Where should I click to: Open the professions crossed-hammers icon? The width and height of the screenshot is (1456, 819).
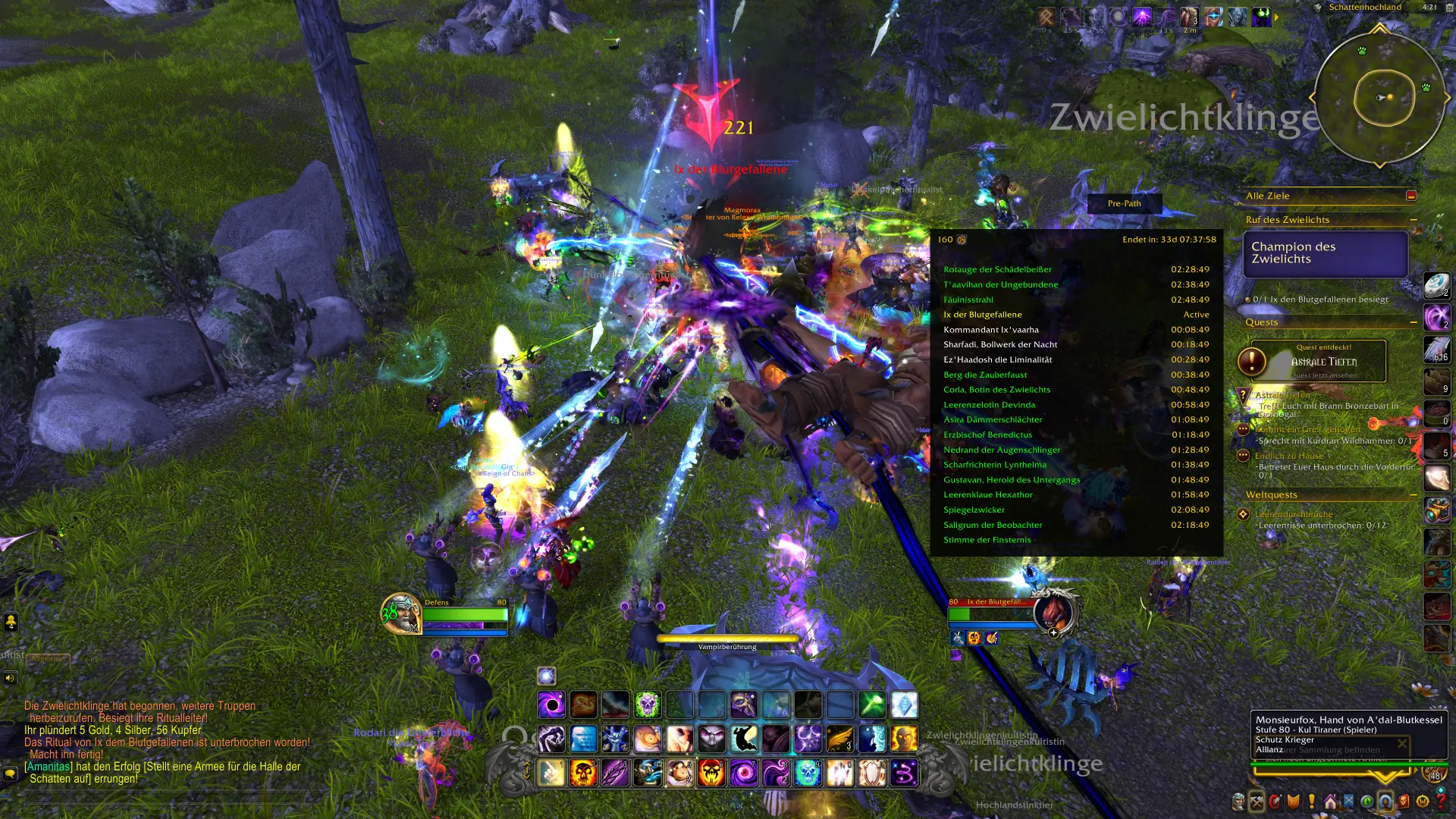(x=1257, y=800)
